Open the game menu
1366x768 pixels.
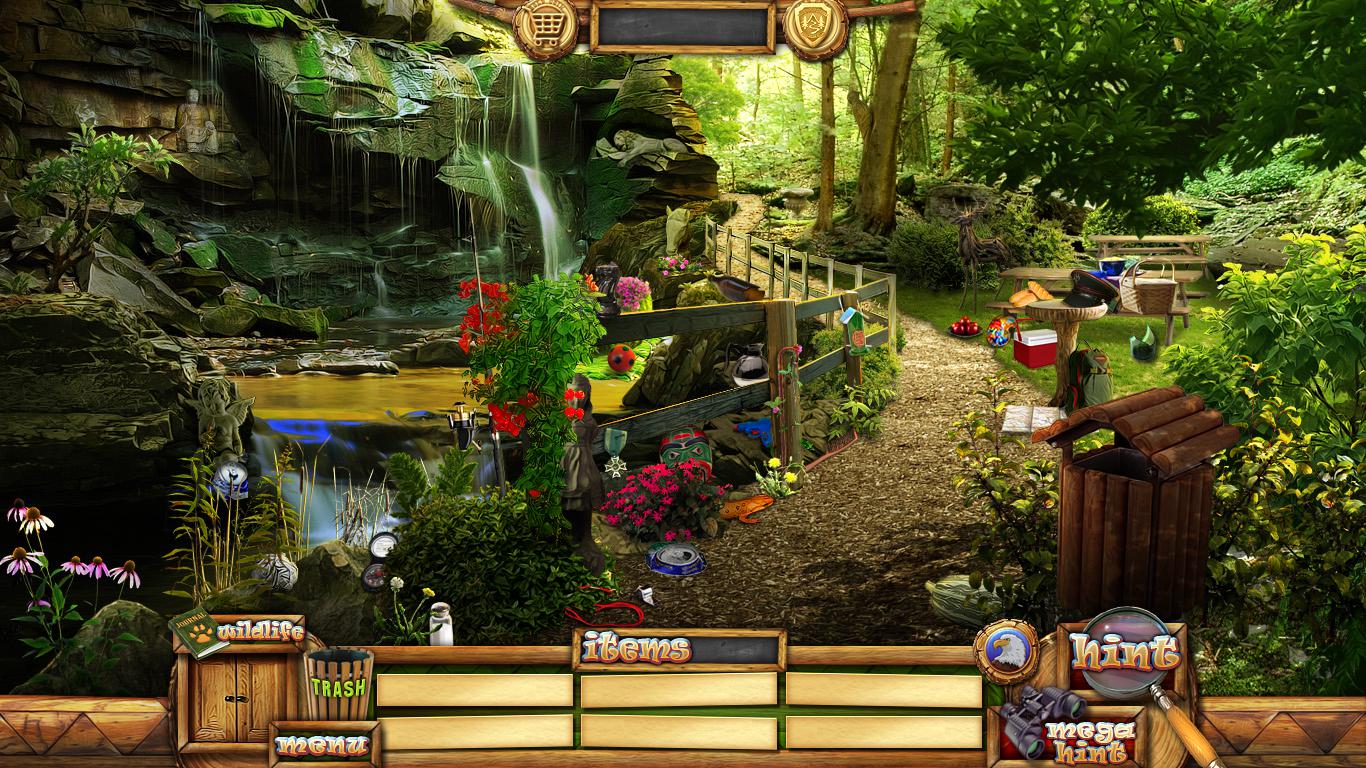[322, 745]
